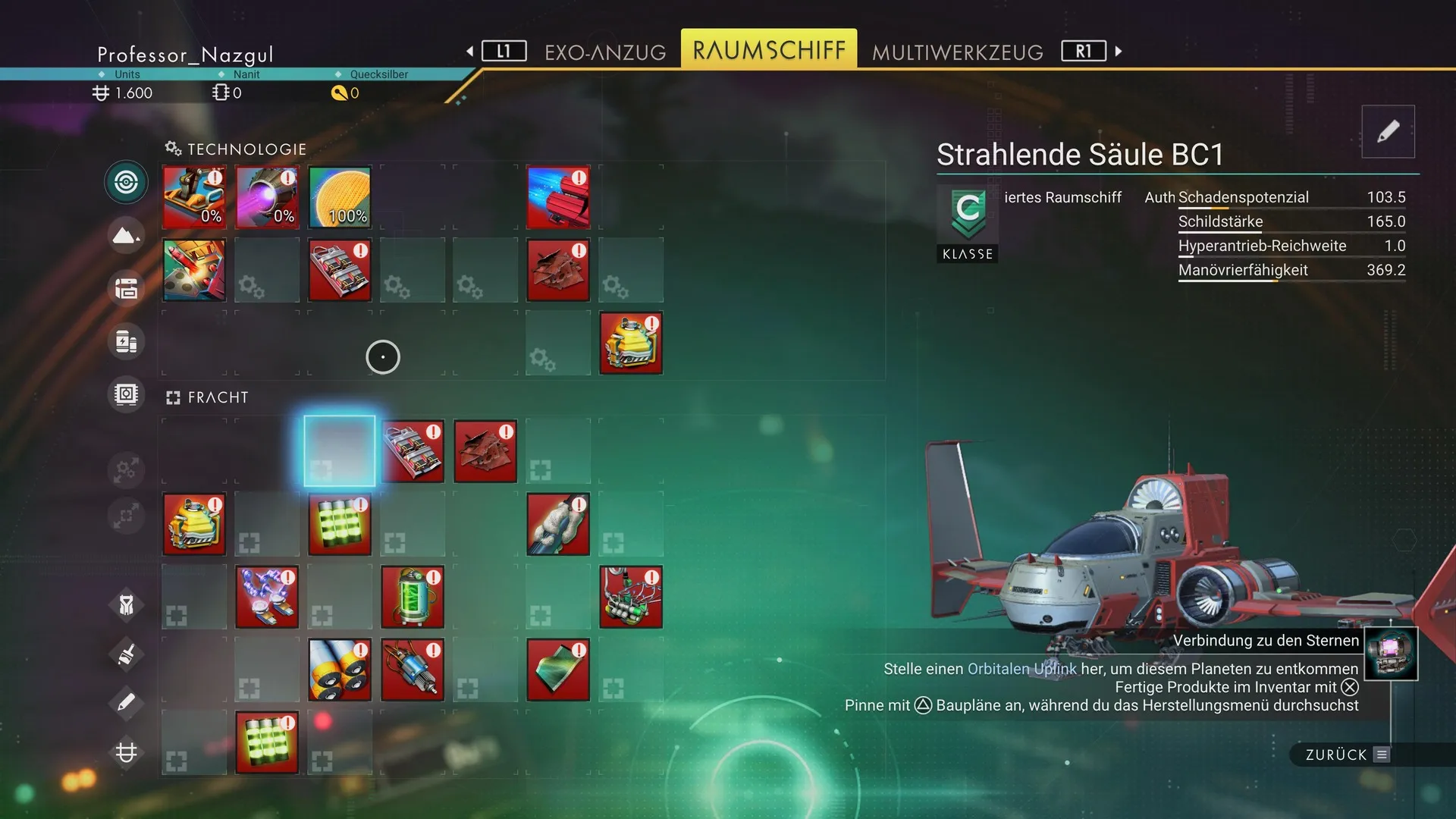Viewport: 1456px width, 819px height.
Task: Choose the launch thruster slot showing 0%
Action: (194, 197)
